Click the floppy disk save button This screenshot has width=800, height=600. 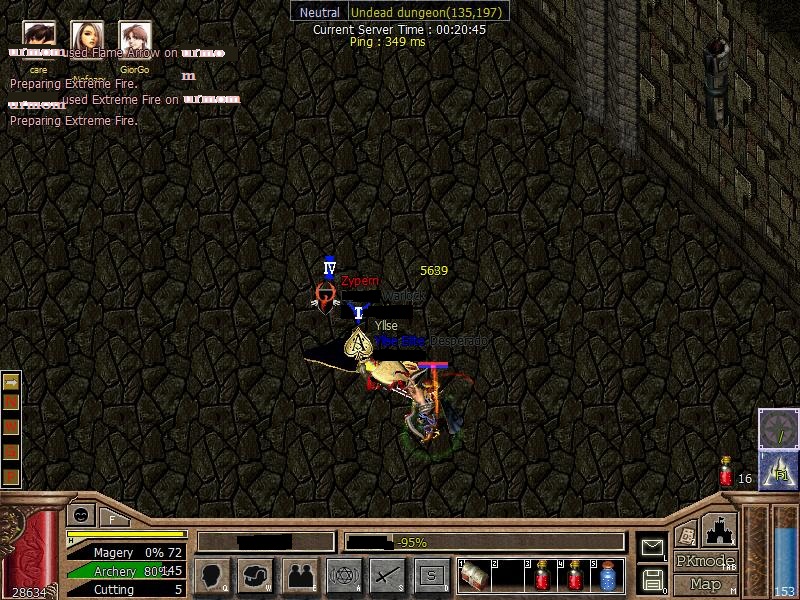click(652, 578)
